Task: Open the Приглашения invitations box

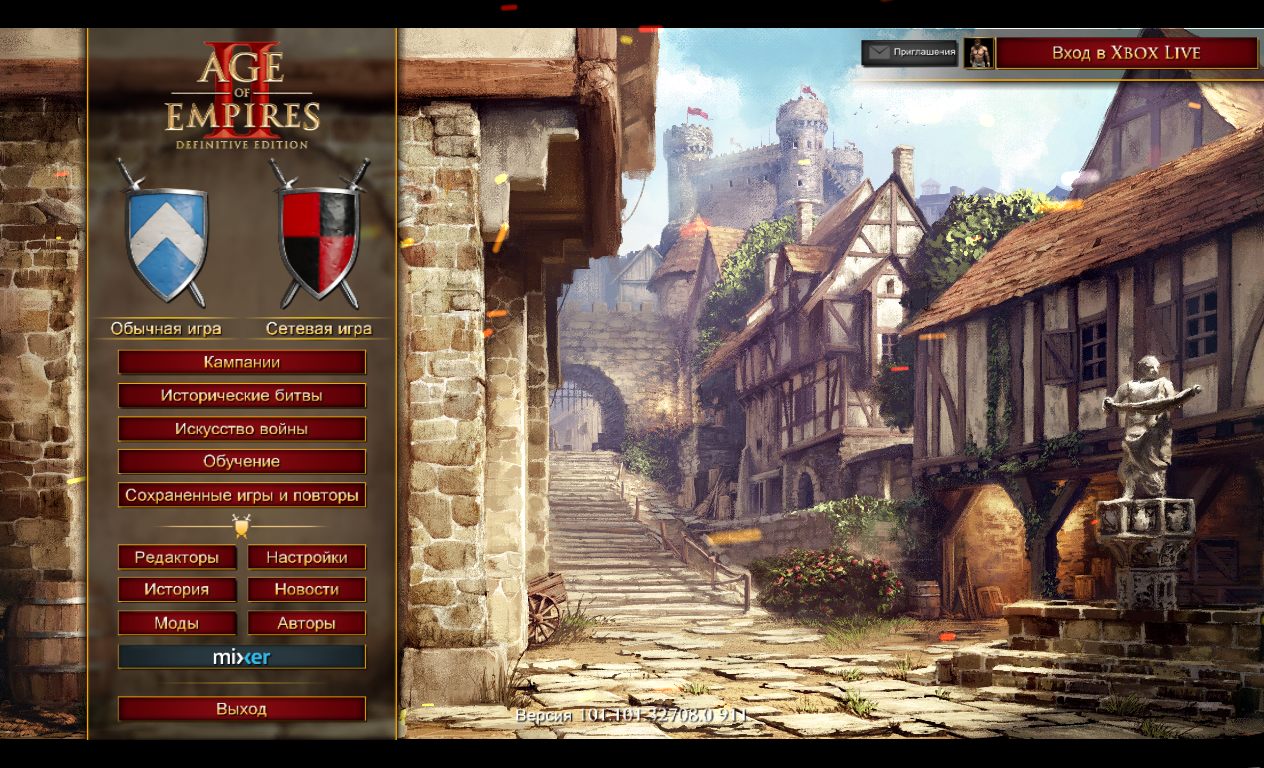Action: 910,53
